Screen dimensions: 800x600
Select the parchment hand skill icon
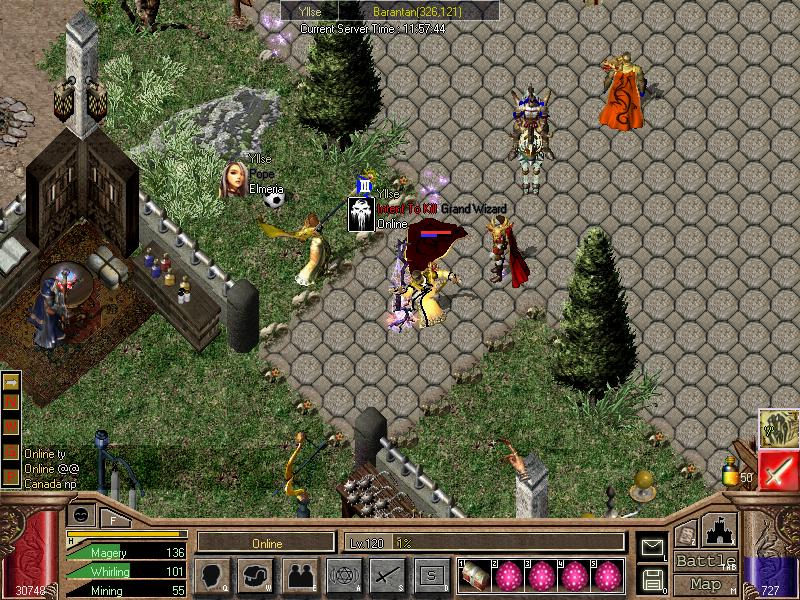point(778,427)
